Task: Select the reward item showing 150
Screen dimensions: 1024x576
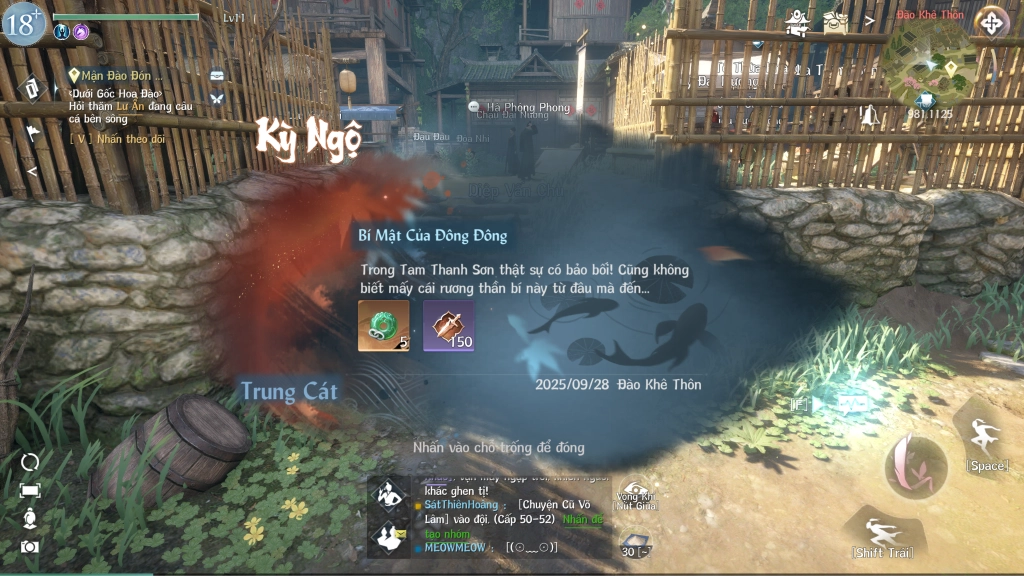Action: pos(448,326)
